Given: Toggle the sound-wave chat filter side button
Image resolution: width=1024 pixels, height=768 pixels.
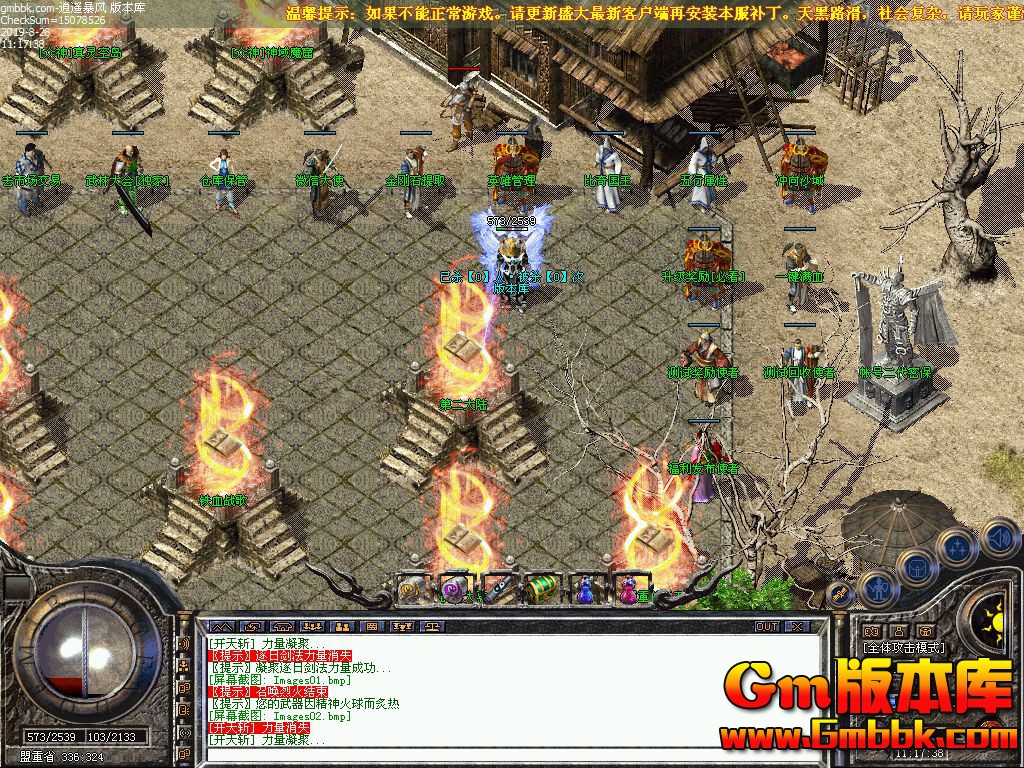Looking at the screenshot, I should (x=184, y=643).
